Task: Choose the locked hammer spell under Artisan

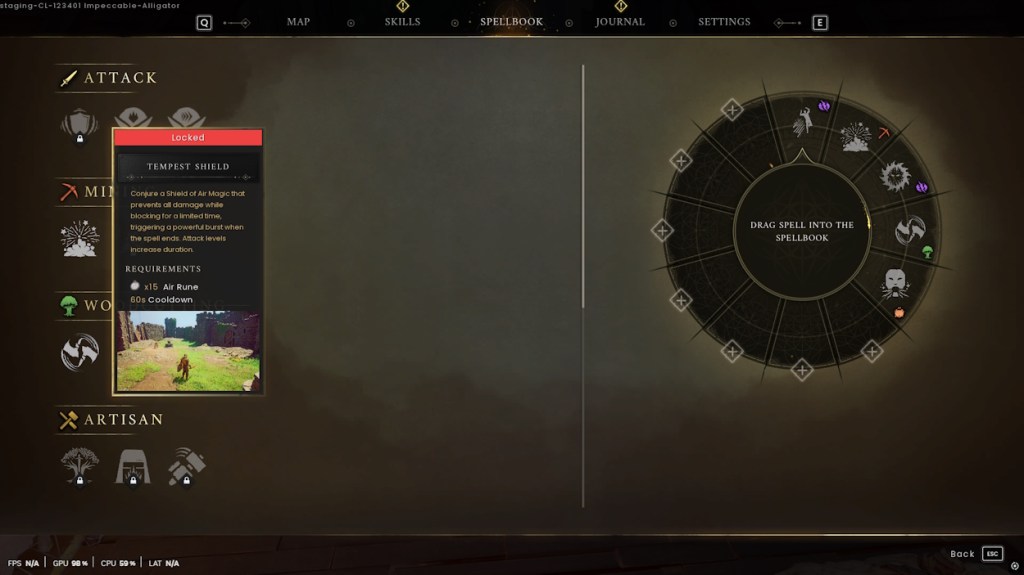Action: coord(187,465)
